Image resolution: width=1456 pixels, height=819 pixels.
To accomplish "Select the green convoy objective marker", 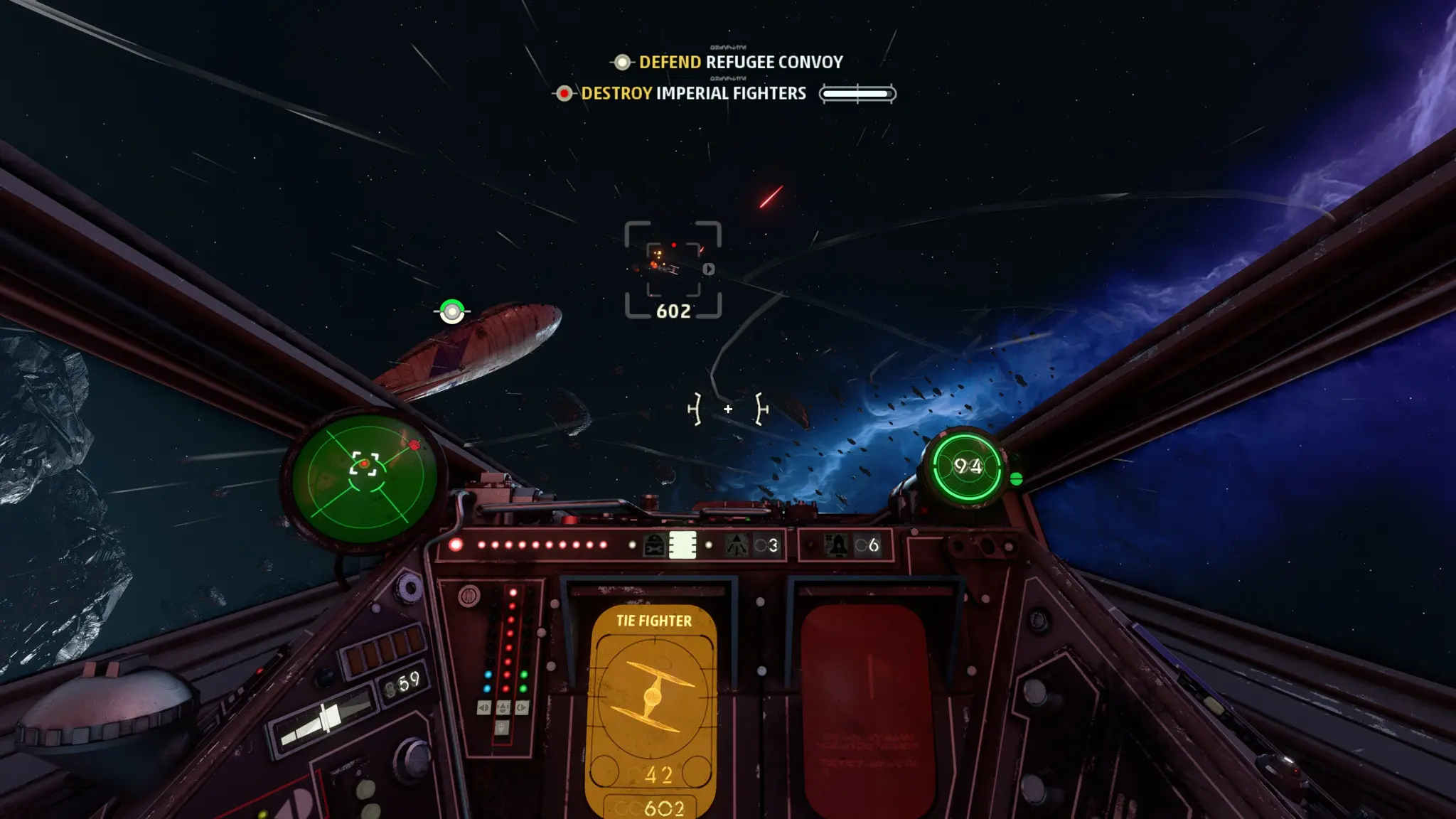I will click(x=452, y=311).
